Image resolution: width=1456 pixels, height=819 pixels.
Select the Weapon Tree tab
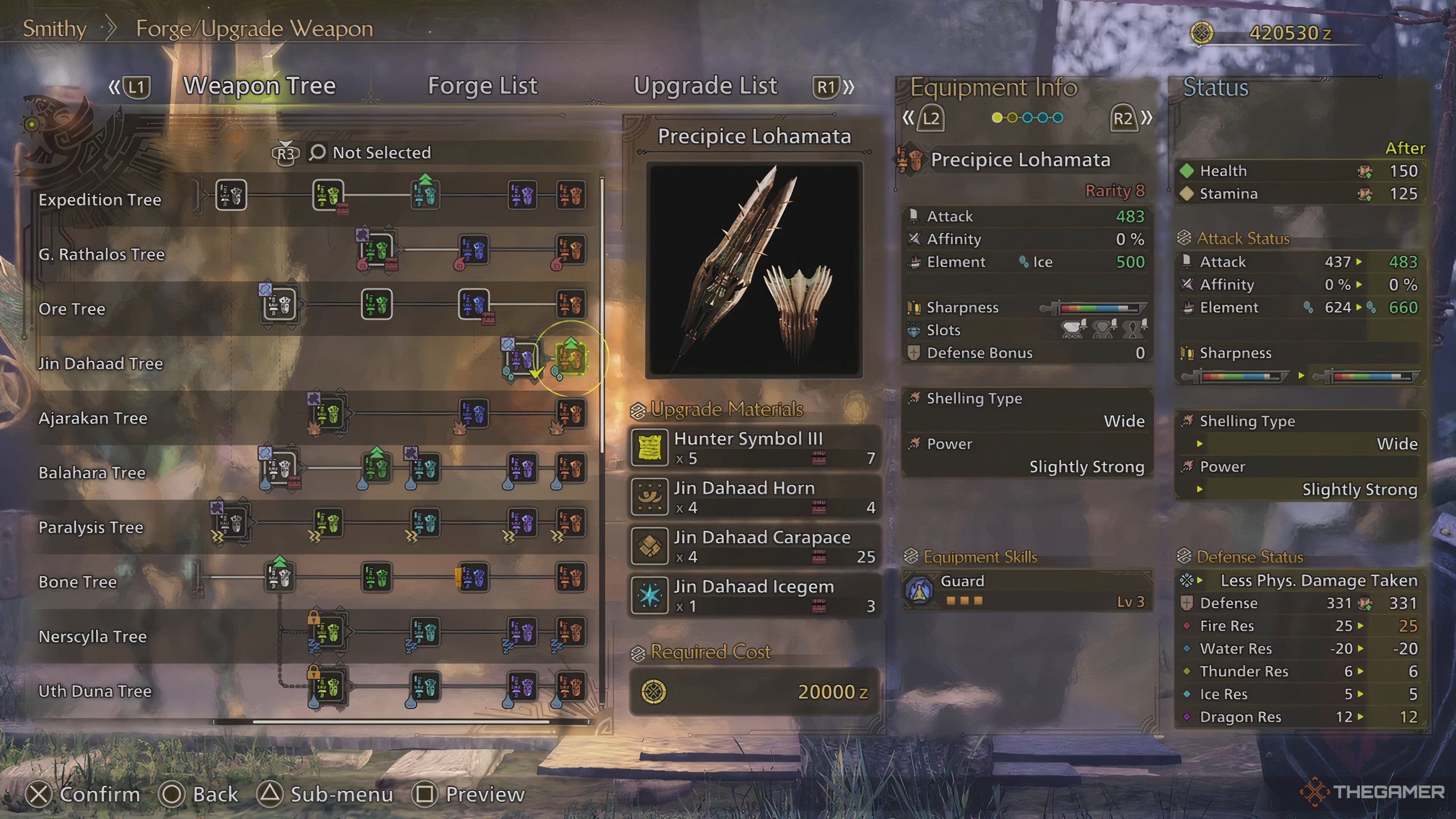259,86
